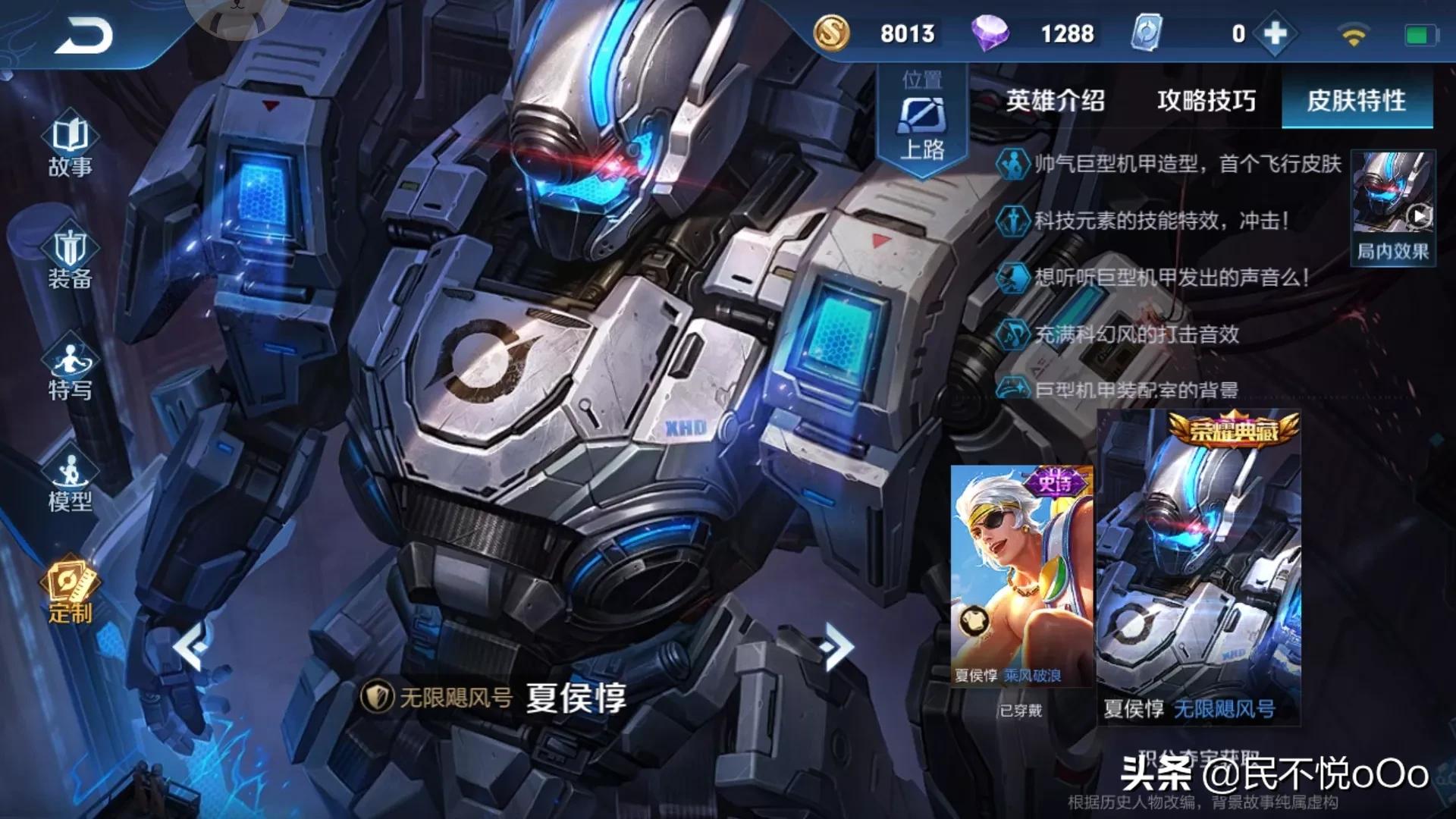Screen dimensions: 1456x819
Task: Select the 皮肤特性 tab
Action: pyautogui.click(x=1356, y=101)
